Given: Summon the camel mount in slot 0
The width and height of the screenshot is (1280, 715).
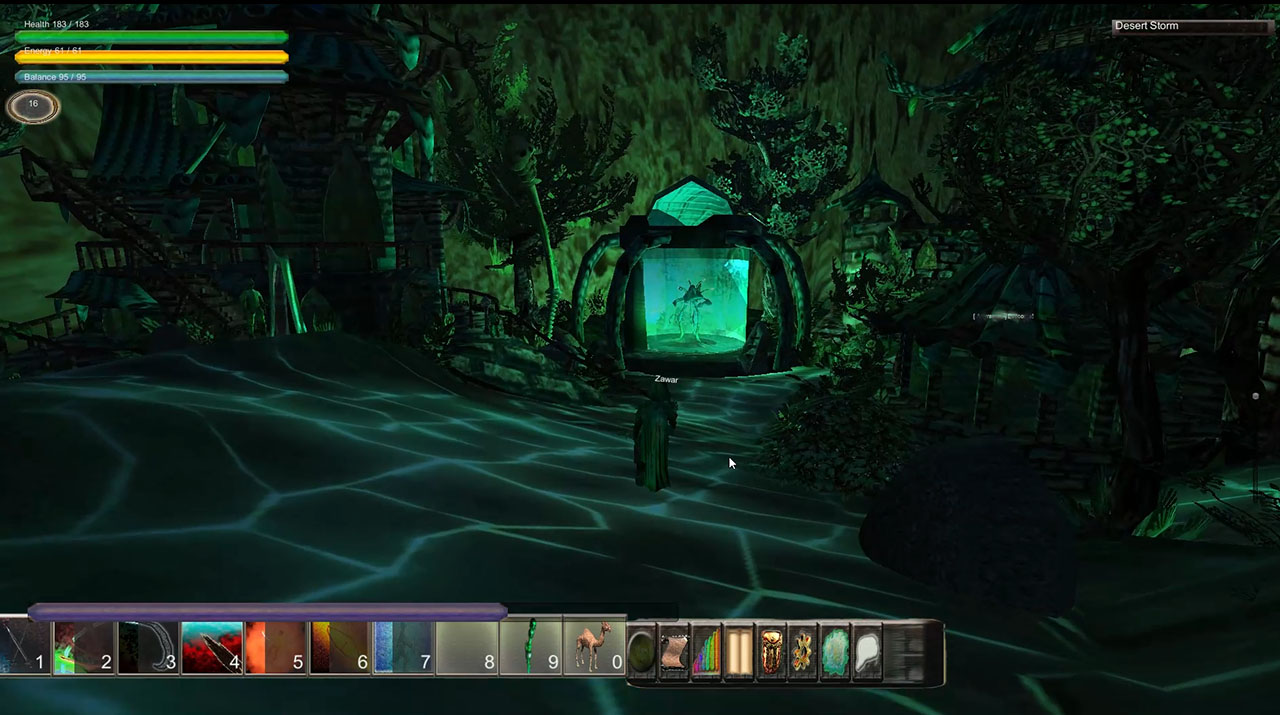Looking at the screenshot, I should [595, 648].
